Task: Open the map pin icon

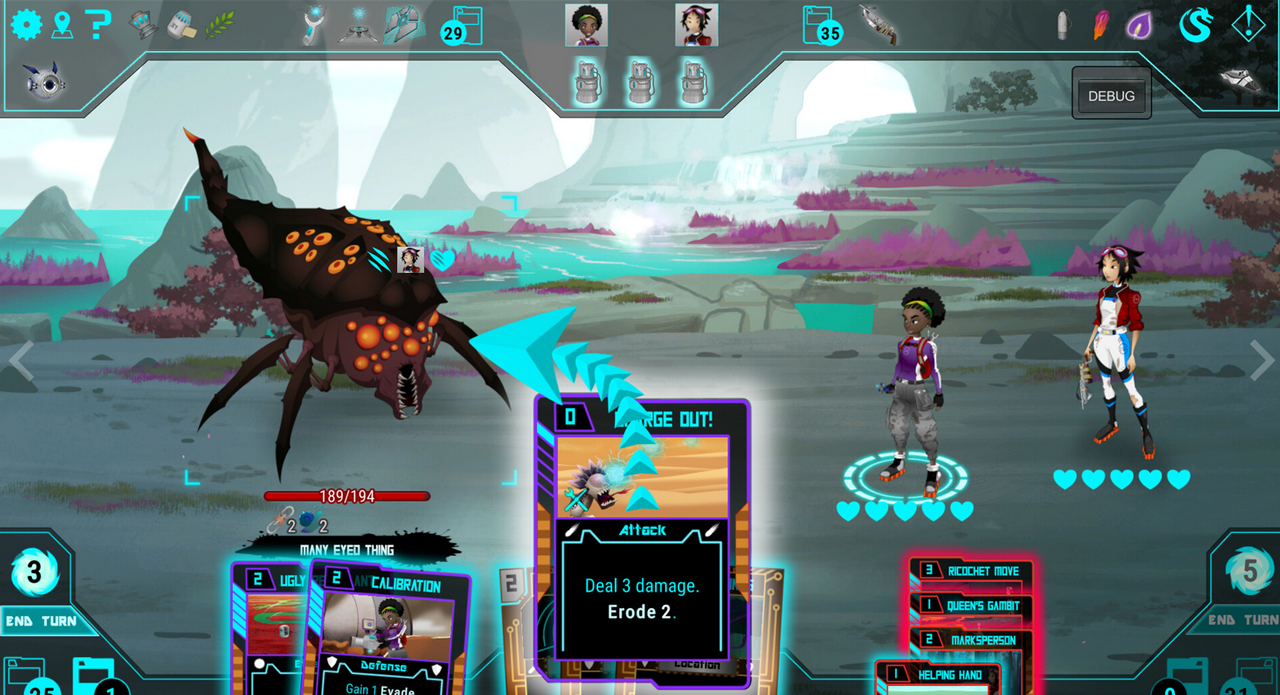Action: (62, 24)
